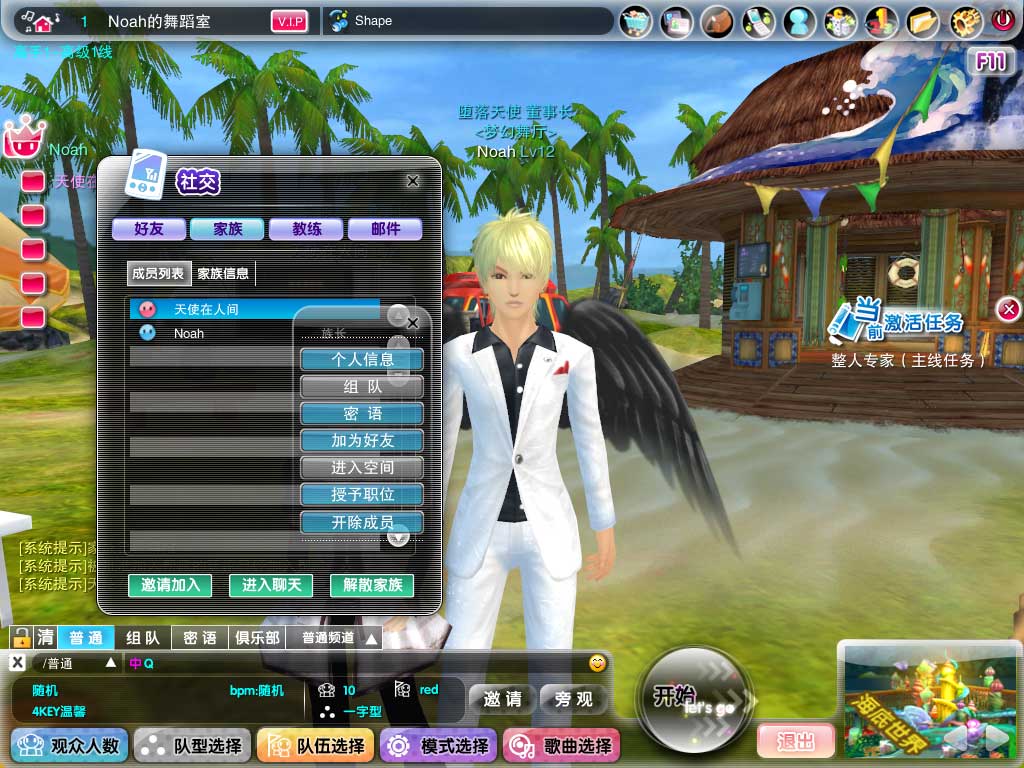Choose 授予职位 in the member menu
1024x768 pixels.
tap(362, 494)
